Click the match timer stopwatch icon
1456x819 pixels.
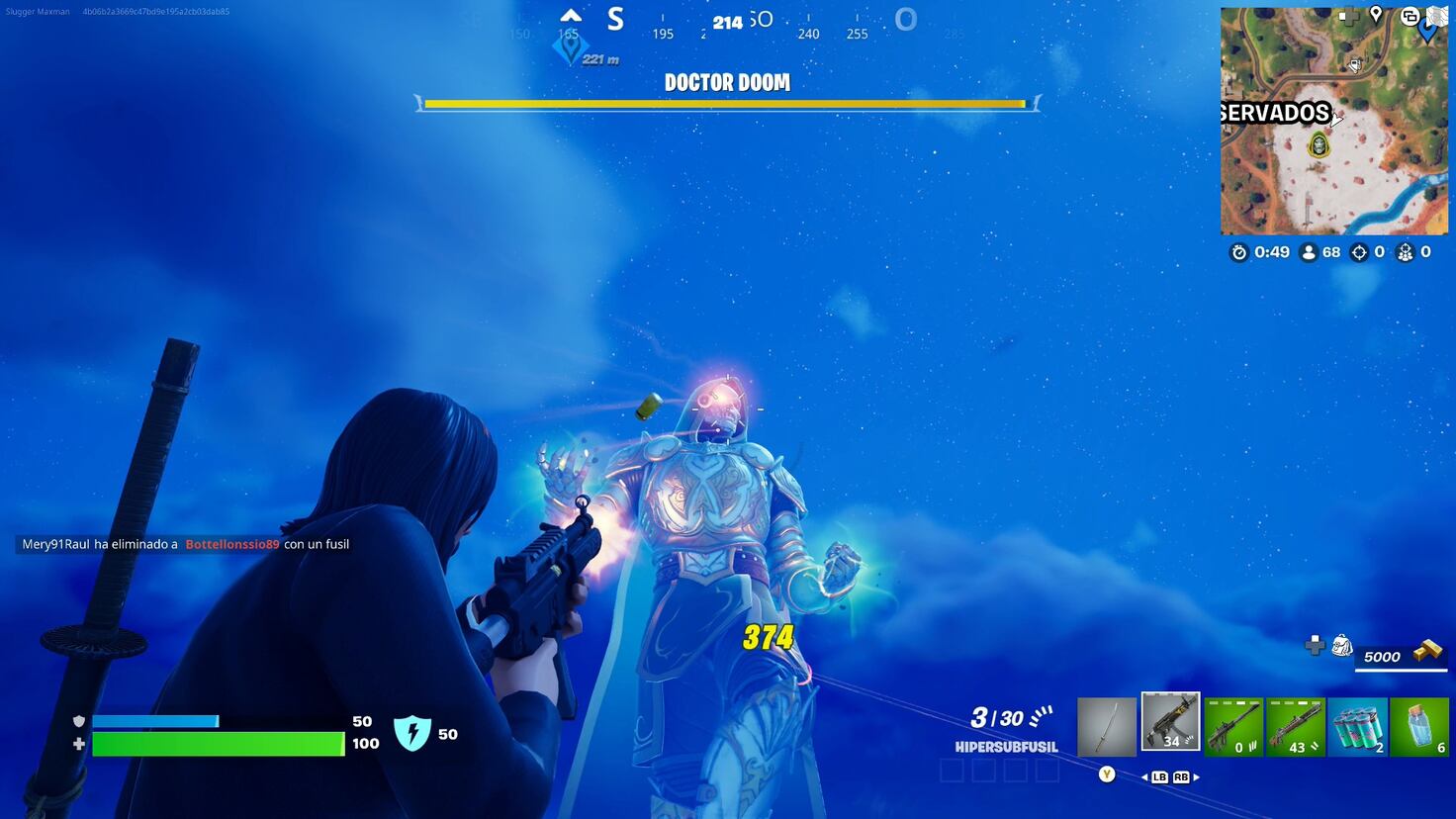tap(1239, 252)
